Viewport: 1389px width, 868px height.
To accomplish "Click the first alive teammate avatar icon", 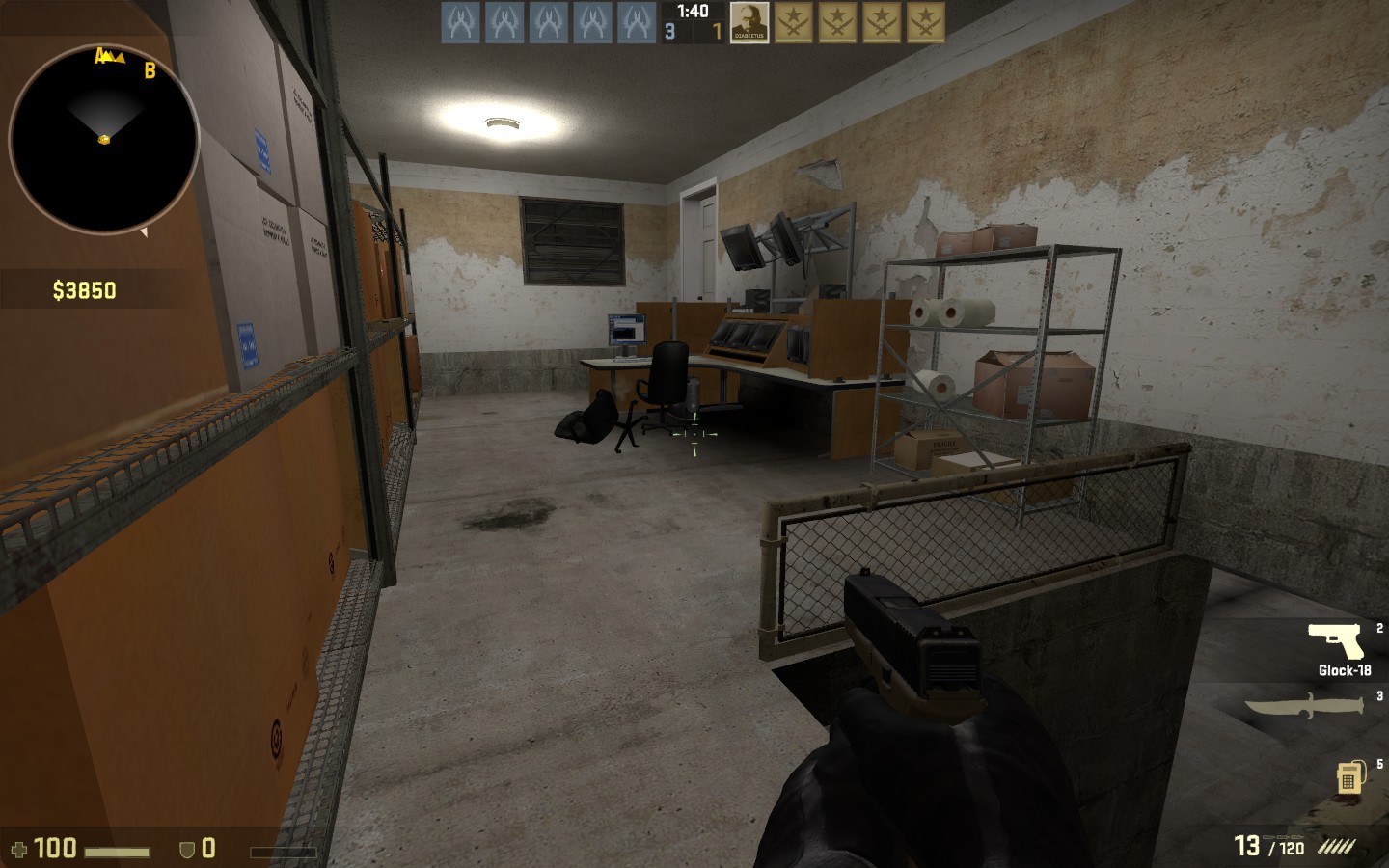I will [x=460, y=23].
